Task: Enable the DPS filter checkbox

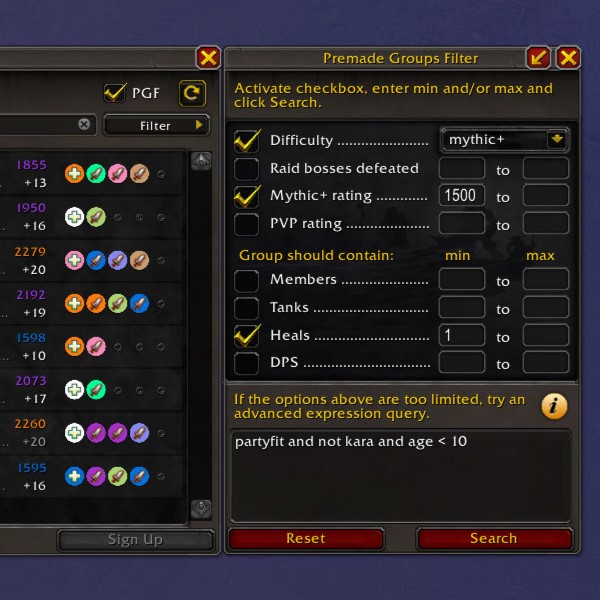Action: click(x=246, y=363)
